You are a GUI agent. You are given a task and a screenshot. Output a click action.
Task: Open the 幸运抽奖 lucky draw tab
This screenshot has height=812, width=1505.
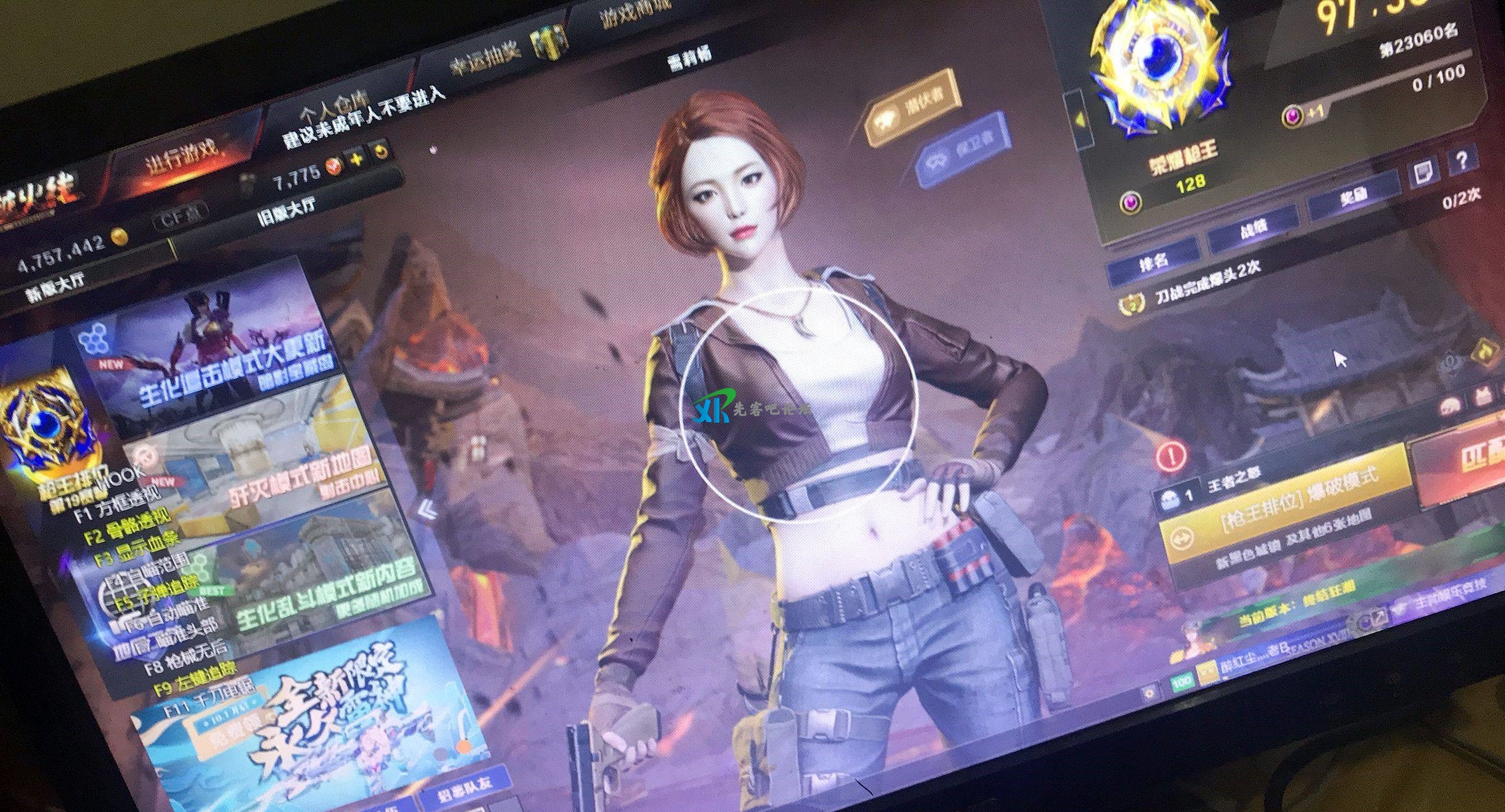[487, 61]
